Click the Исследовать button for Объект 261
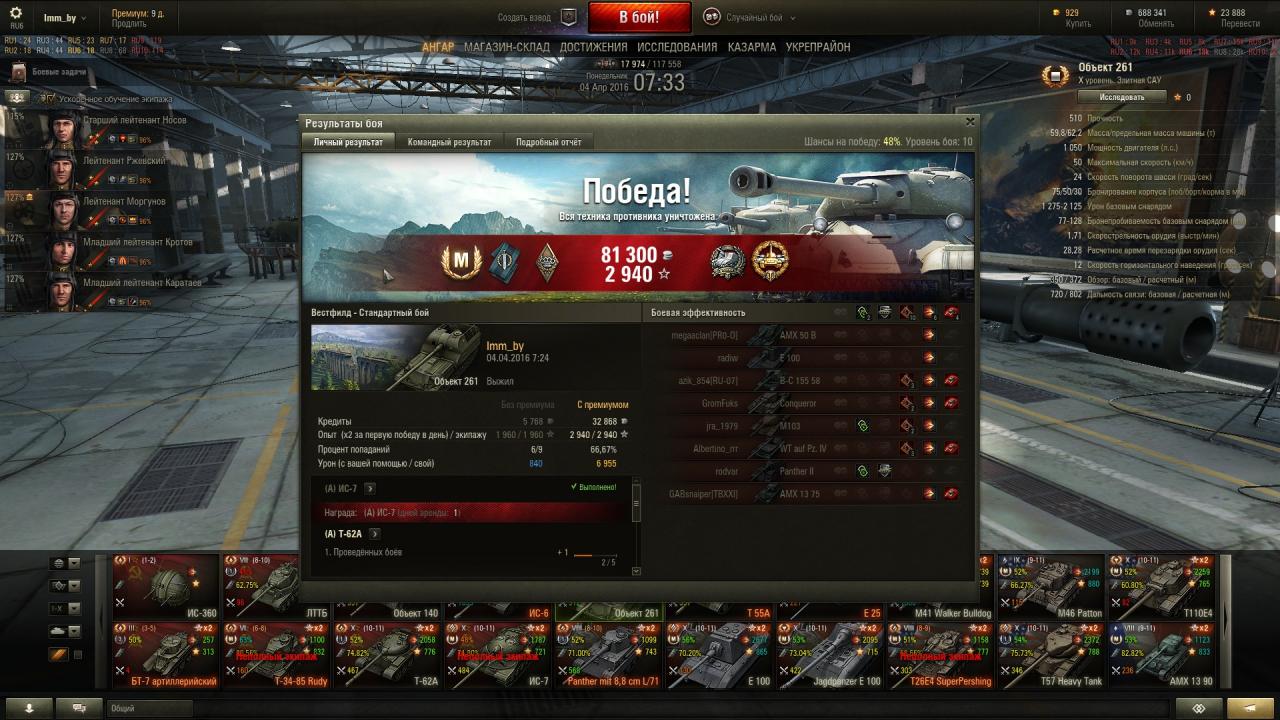Viewport: 1280px width, 720px height. click(x=1122, y=97)
